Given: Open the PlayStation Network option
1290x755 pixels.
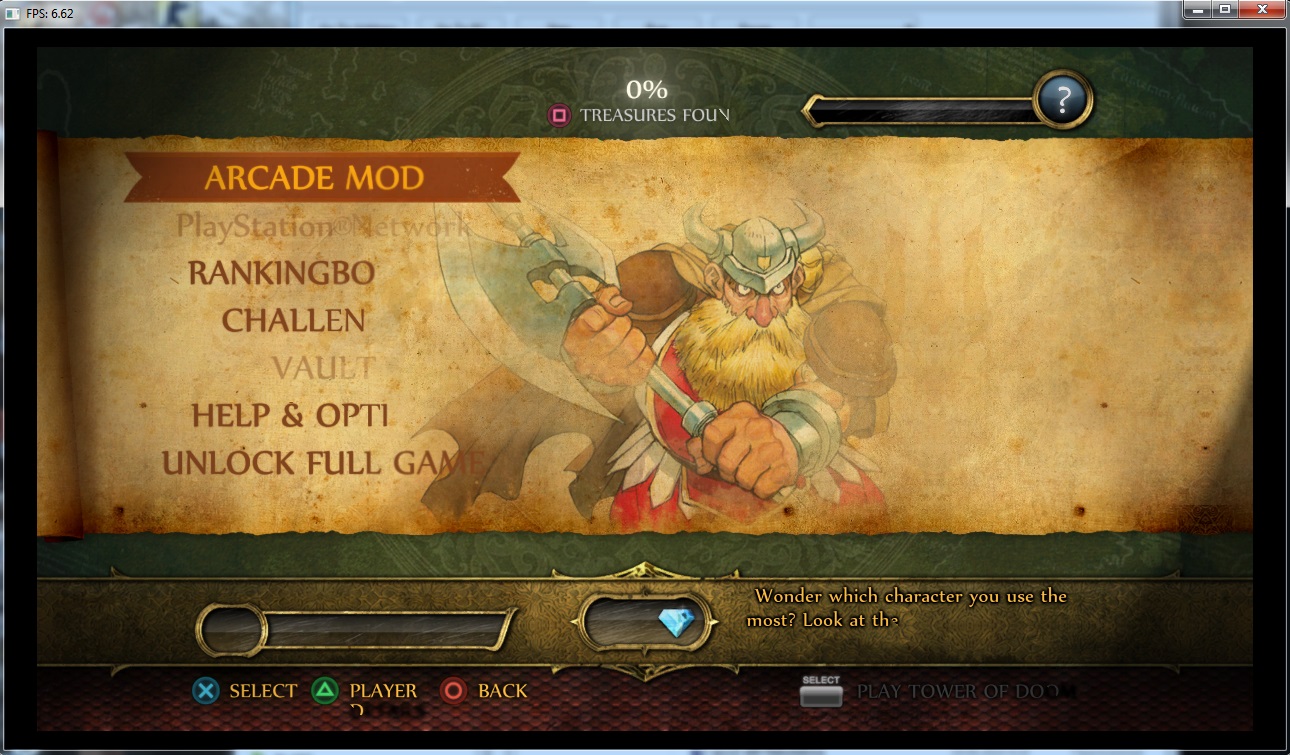Looking at the screenshot, I should click(322, 226).
